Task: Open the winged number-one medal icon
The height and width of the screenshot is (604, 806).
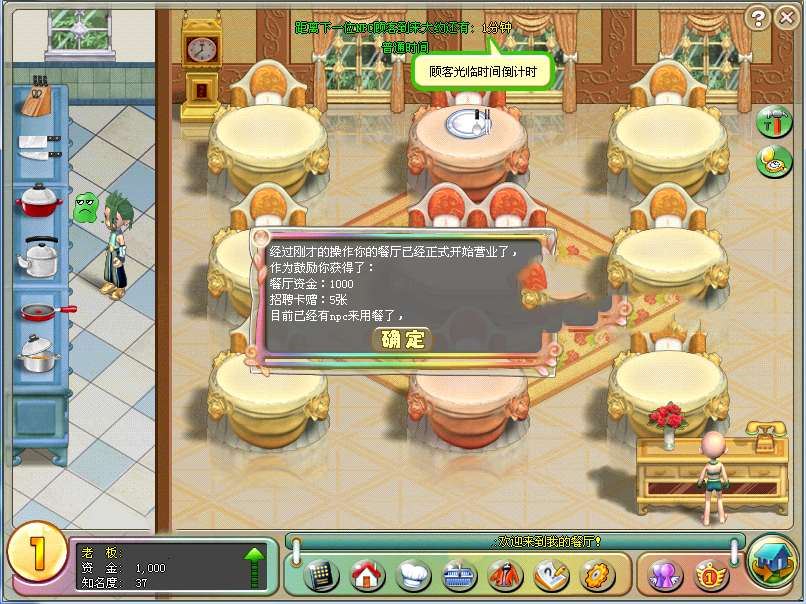Action: [709, 575]
